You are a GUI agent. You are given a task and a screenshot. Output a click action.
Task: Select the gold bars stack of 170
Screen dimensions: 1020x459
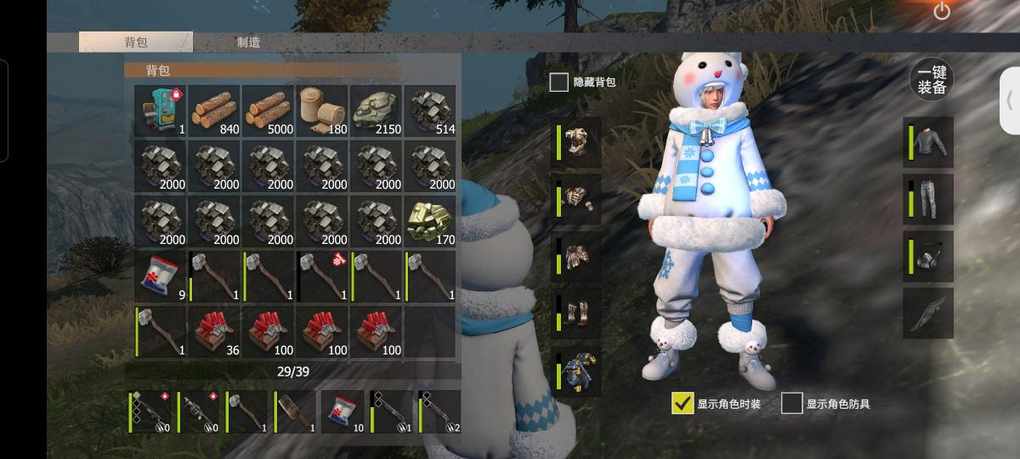tap(430, 220)
